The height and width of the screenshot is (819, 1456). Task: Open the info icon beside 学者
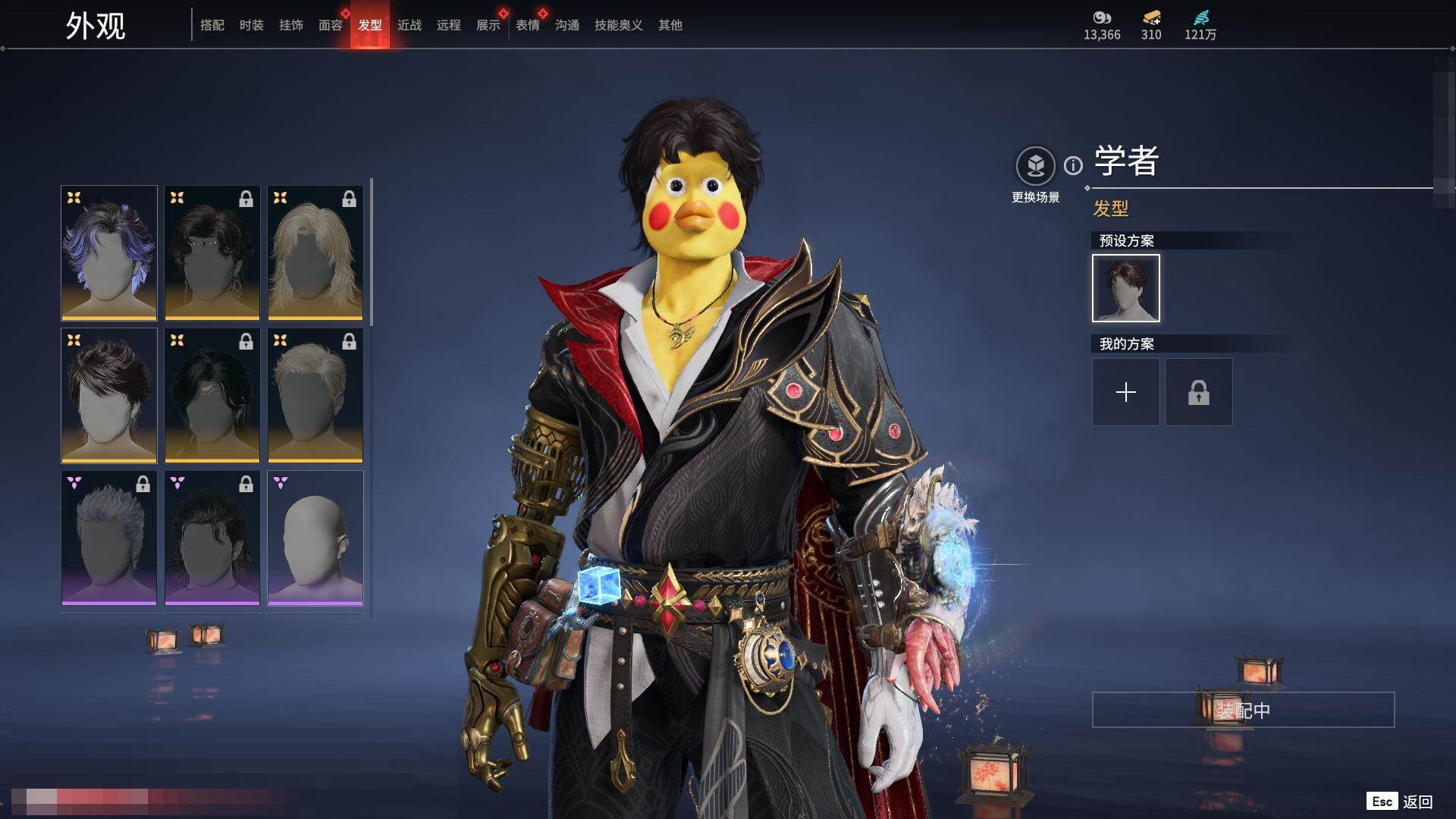click(x=1073, y=165)
